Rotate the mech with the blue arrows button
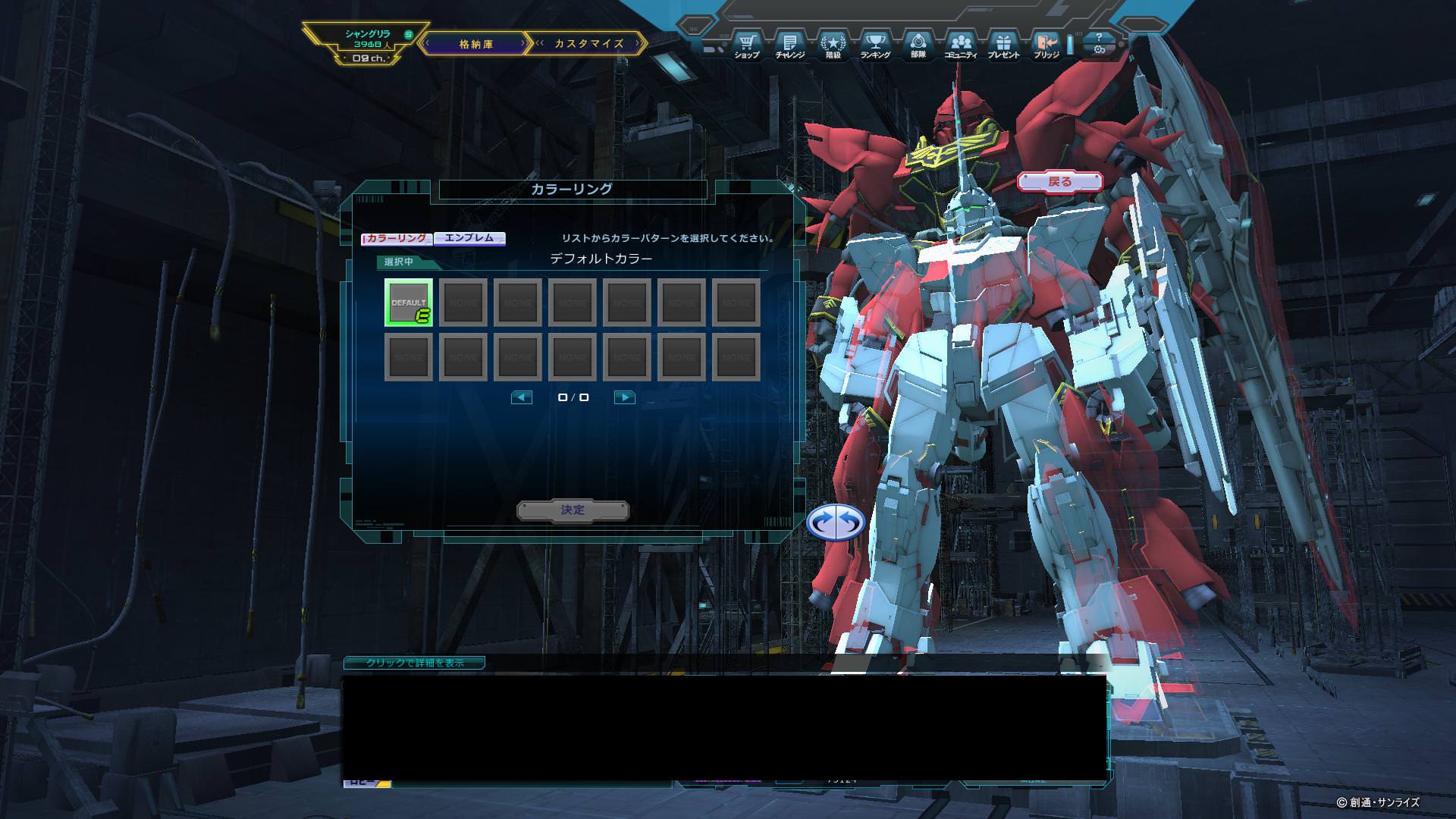This screenshot has height=819, width=1456. [x=836, y=522]
